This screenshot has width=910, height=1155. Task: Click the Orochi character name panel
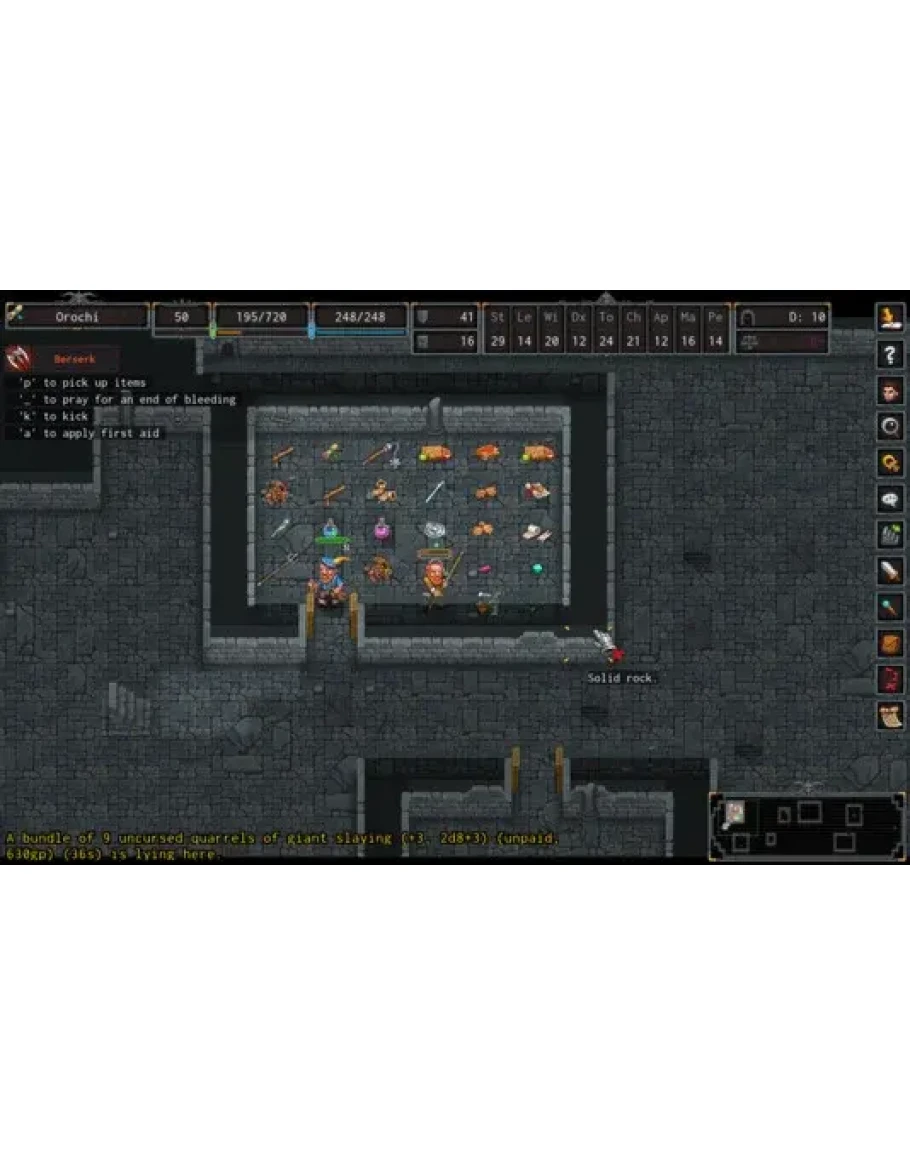click(x=77, y=316)
